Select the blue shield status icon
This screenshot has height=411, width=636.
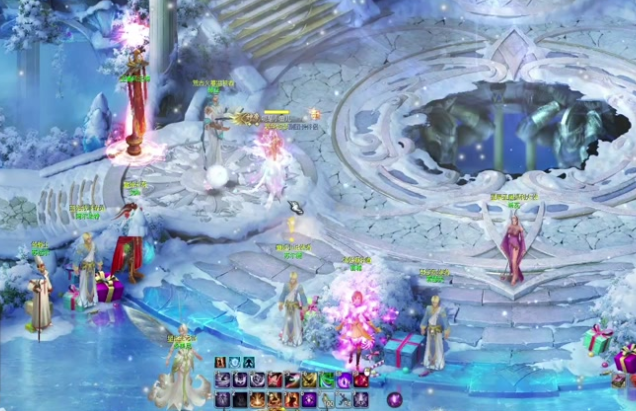(x=235, y=362)
